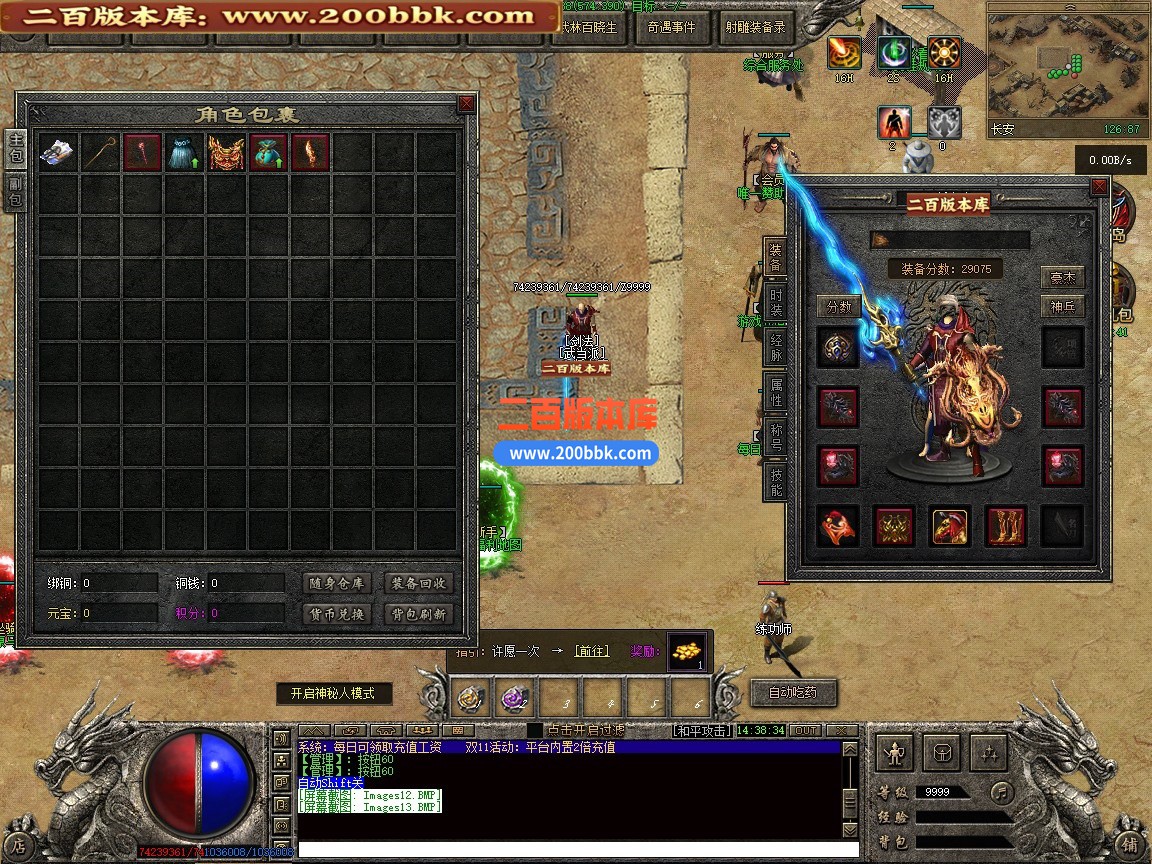The width and height of the screenshot is (1152, 864).
Task: Show the 技能 skills tab
Action: click(775, 479)
